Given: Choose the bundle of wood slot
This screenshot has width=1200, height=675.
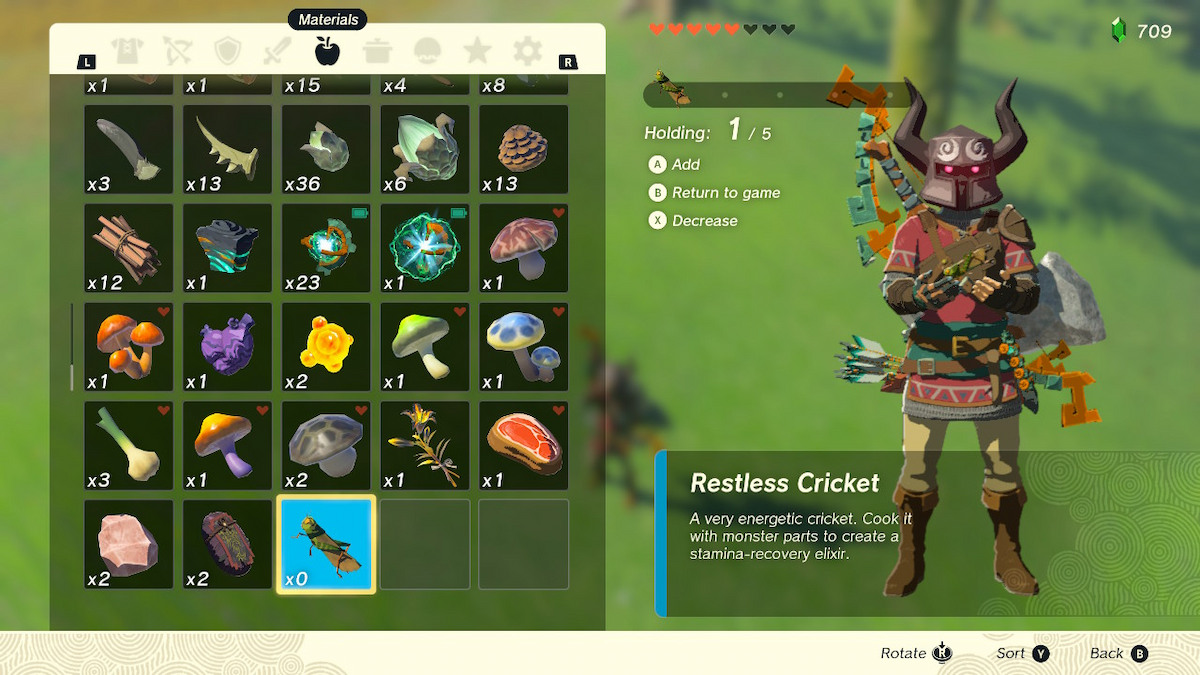Looking at the screenshot, I should point(128,248).
